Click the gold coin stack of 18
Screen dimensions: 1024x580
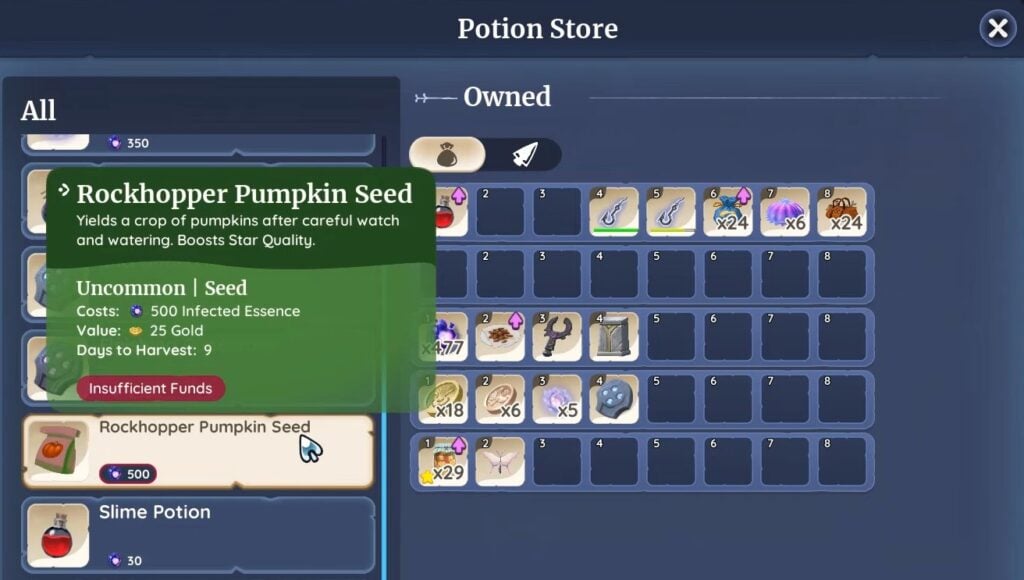click(x=443, y=398)
